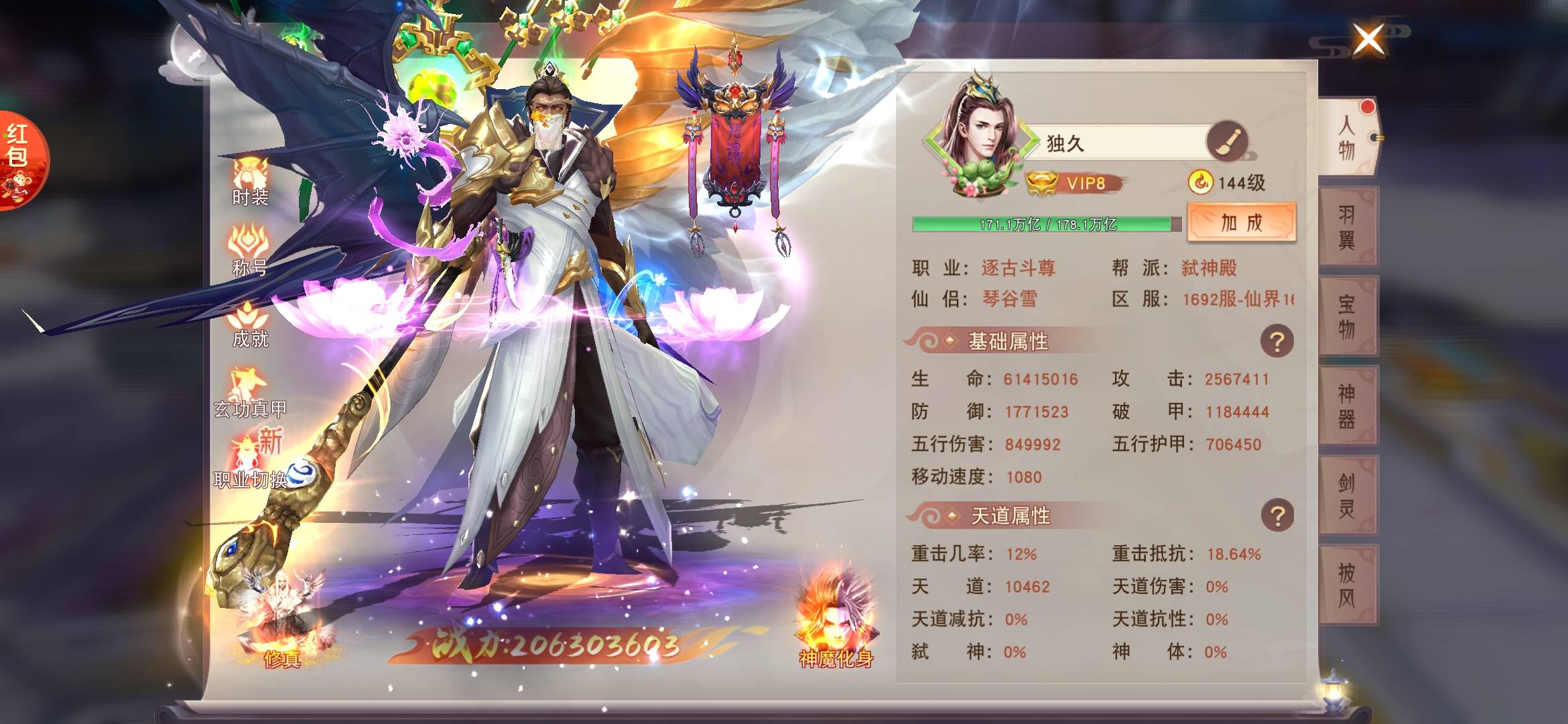Open the 修真 cultivation feature

pyautogui.click(x=281, y=623)
